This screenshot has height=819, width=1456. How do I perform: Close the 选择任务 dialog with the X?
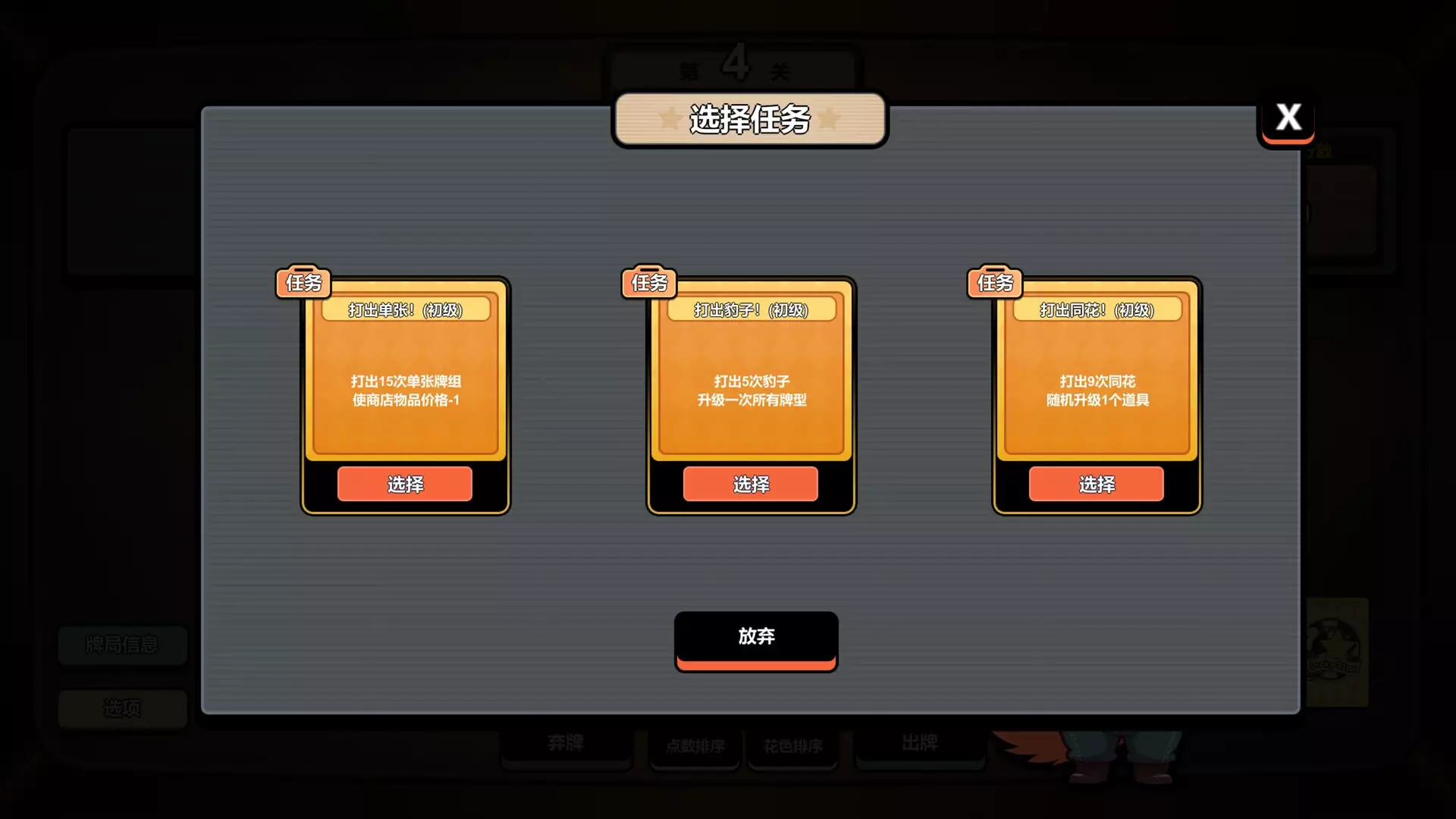click(x=1287, y=116)
